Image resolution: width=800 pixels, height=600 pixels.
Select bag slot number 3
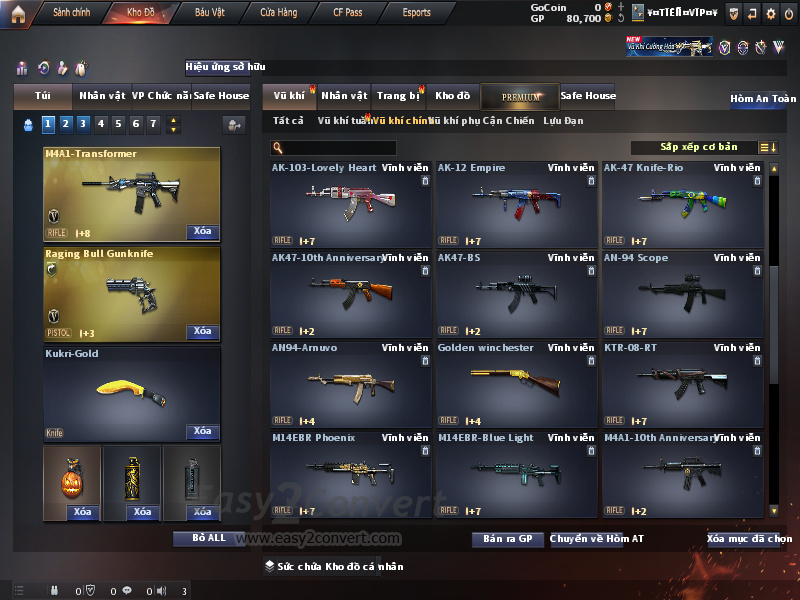(x=82, y=124)
